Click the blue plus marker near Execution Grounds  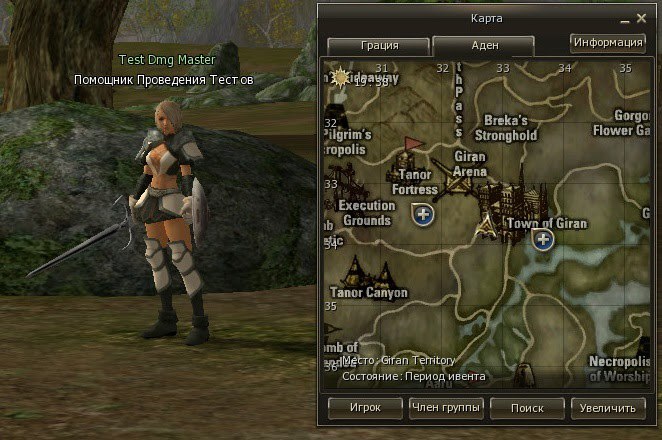coord(423,214)
